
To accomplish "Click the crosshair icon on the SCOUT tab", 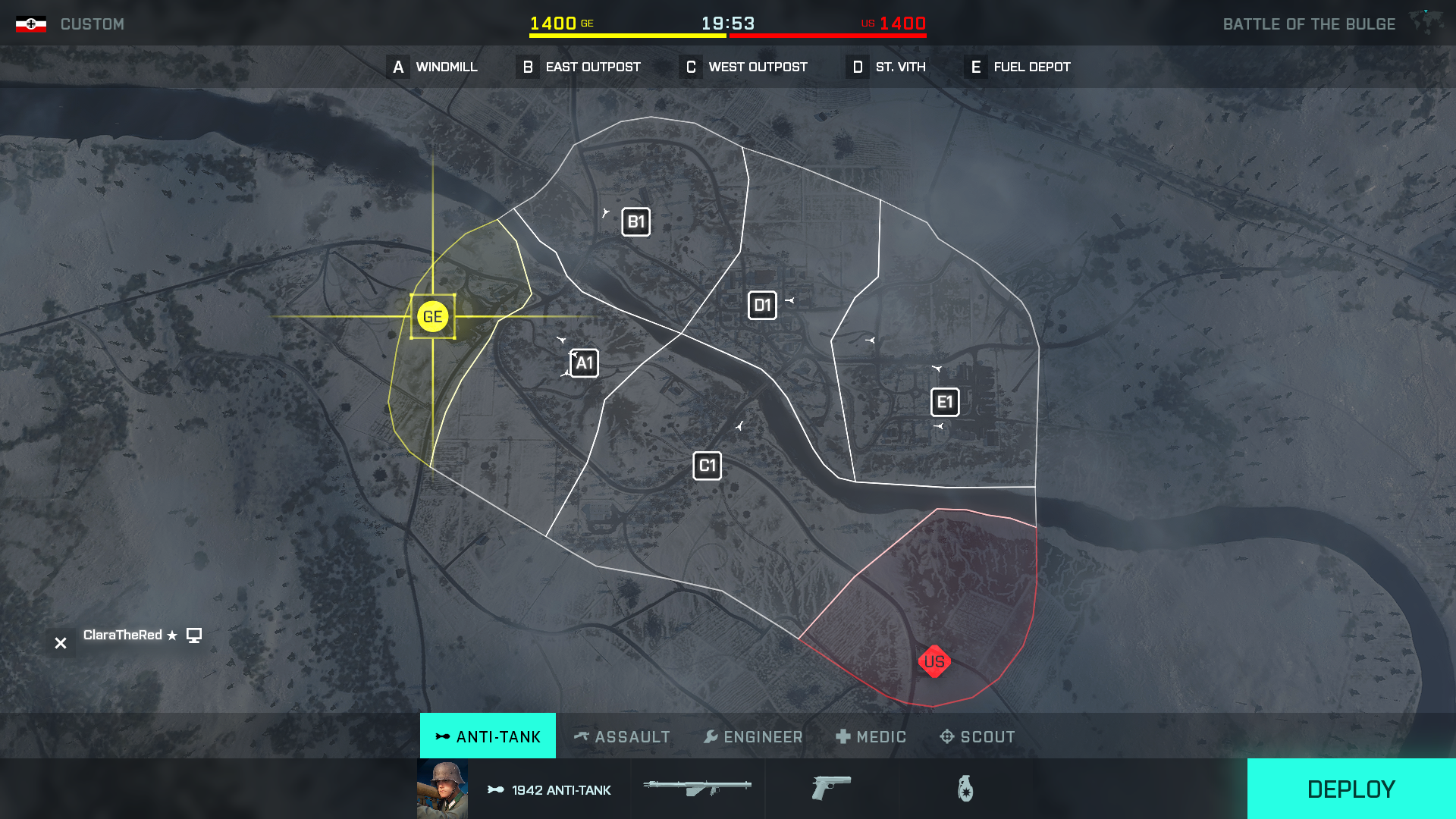I will (946, 736).
